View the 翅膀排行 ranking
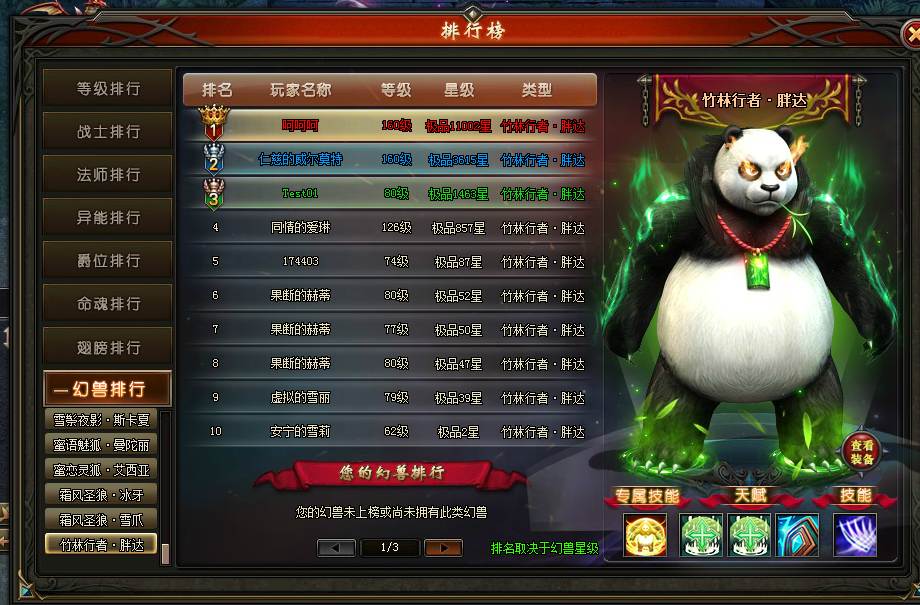 (x=108, y=348)
